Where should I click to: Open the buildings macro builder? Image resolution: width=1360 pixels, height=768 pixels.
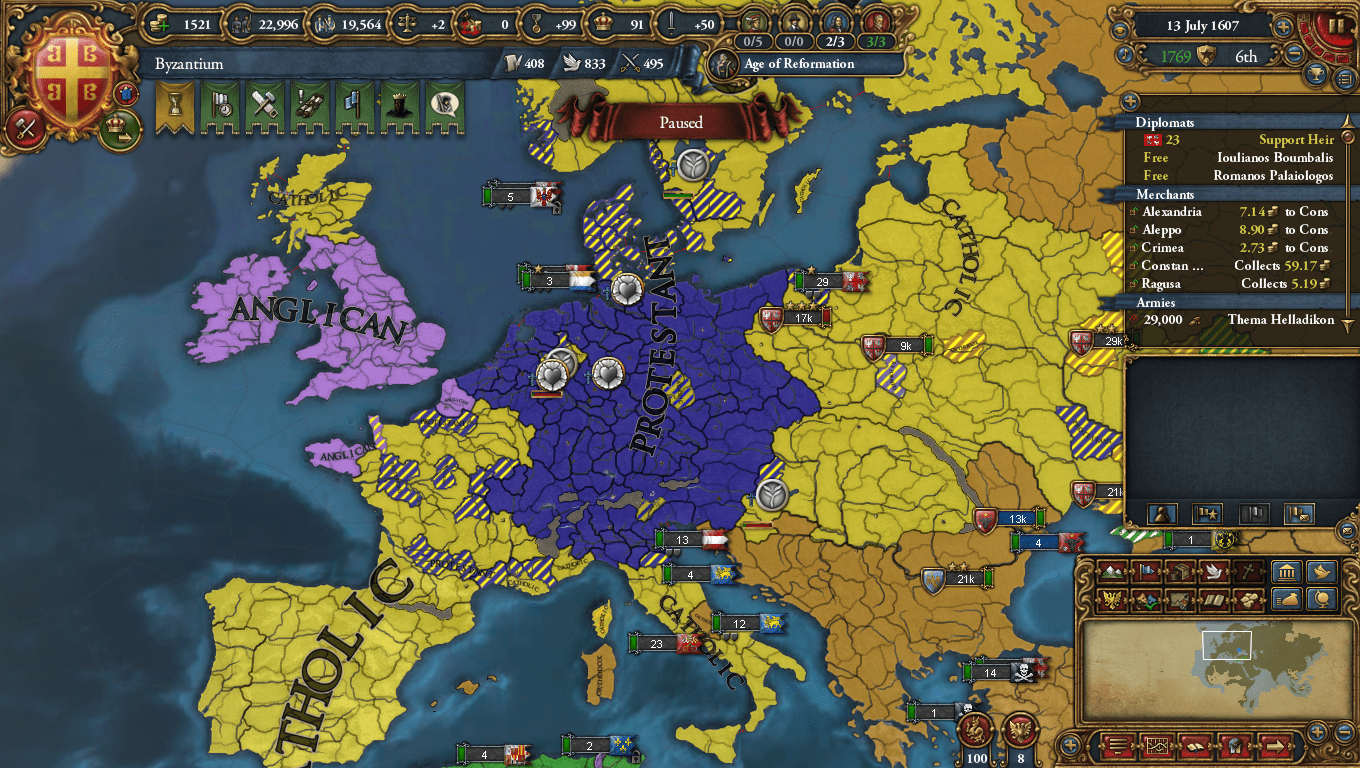(x=1287, y=572)
